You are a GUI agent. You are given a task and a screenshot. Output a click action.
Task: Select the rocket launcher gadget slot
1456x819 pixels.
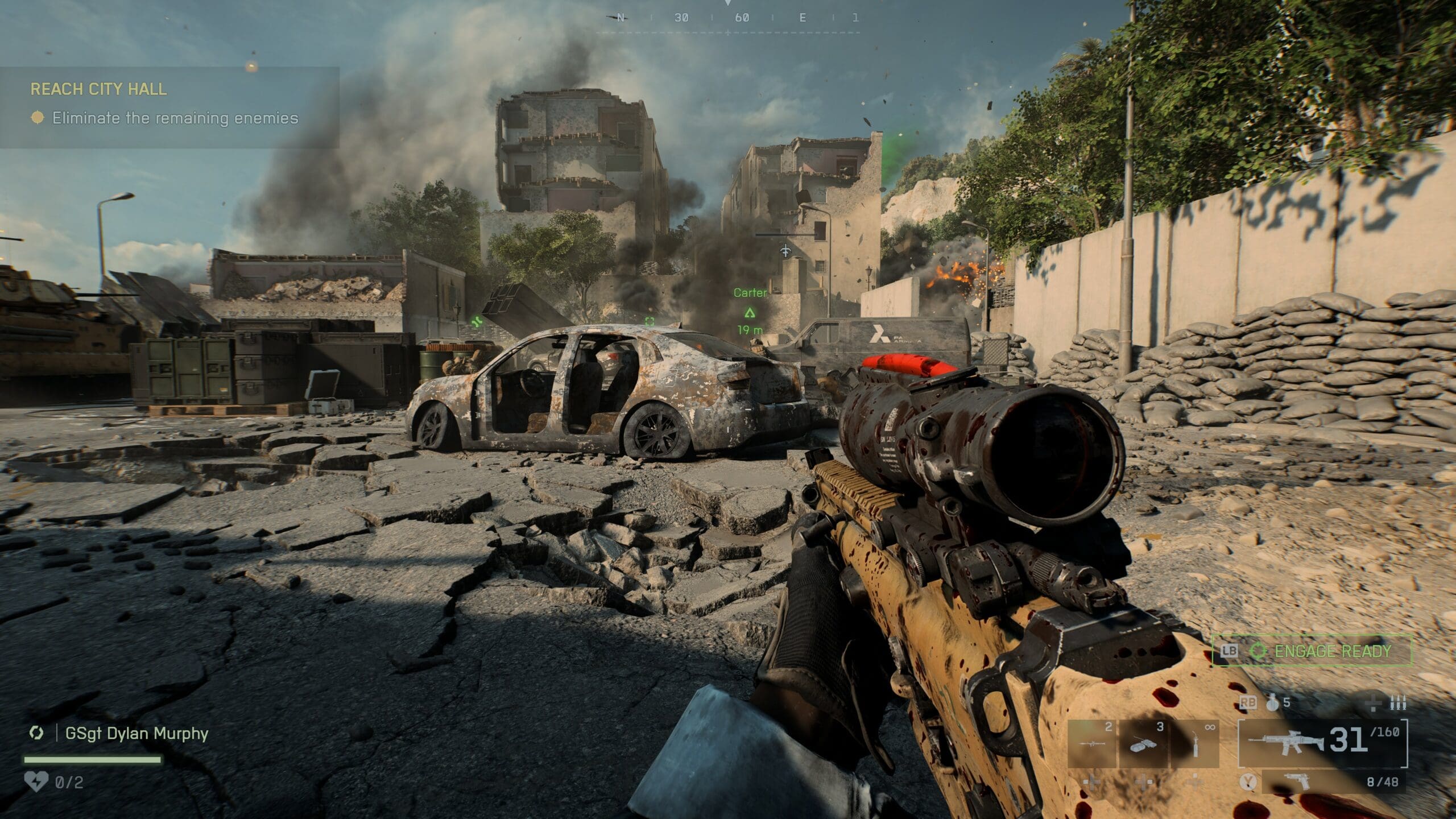pyautogui.click(x=1092, y=743)
